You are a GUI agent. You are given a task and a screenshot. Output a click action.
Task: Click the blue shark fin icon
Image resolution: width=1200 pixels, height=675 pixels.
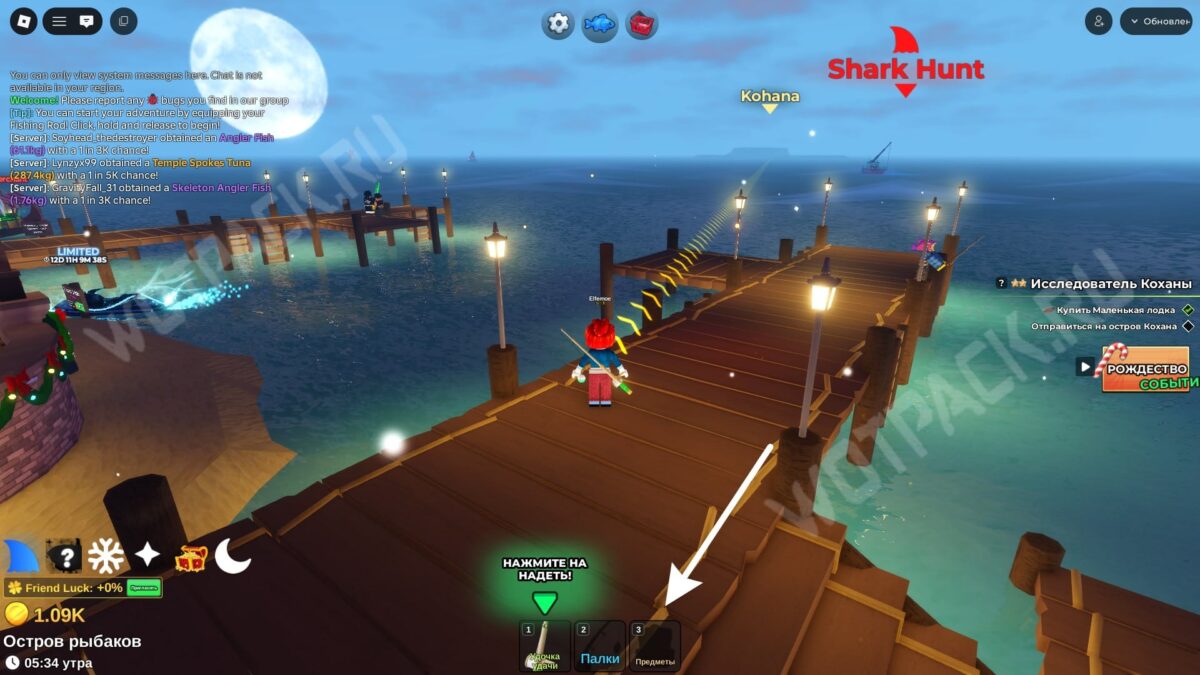[x=21, y=556]
